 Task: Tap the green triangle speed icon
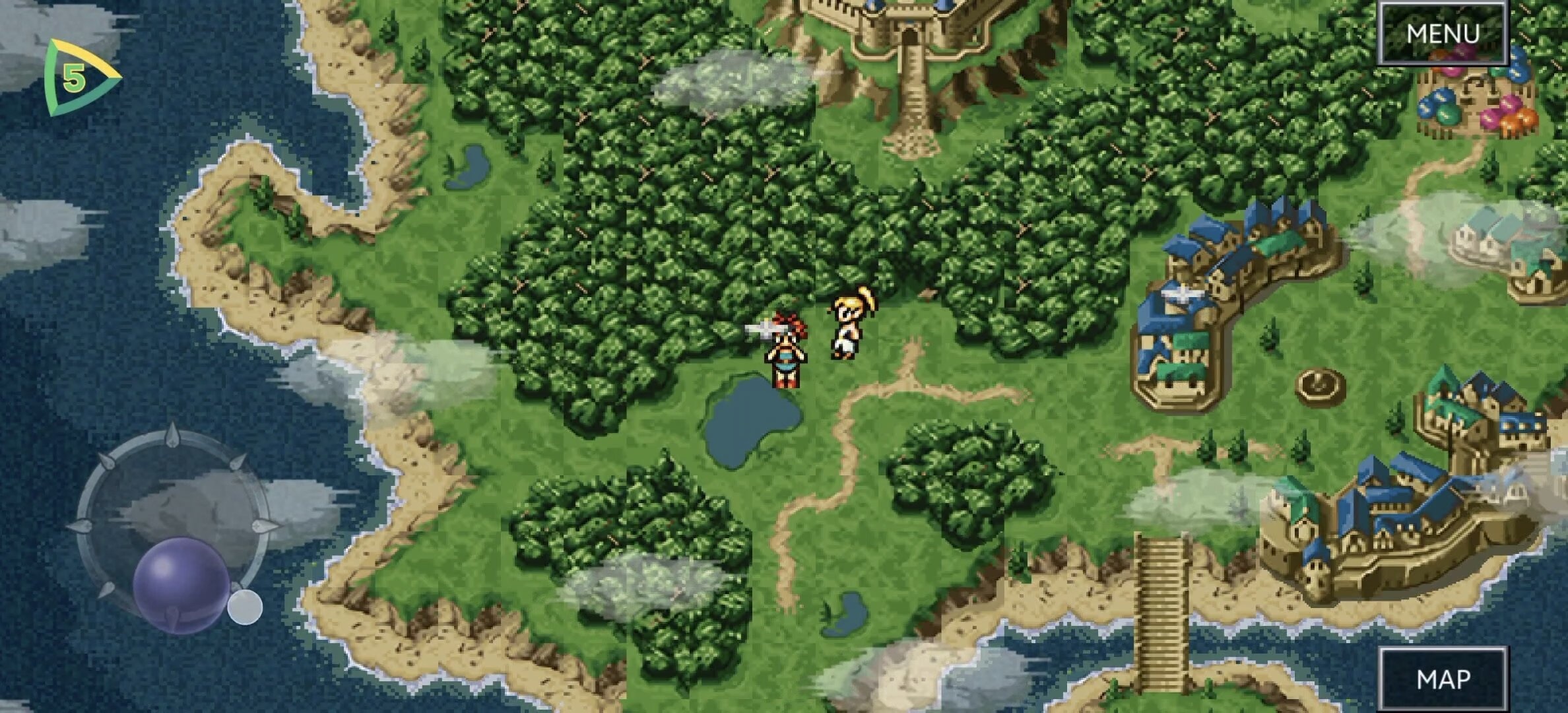tap(78, 79)
